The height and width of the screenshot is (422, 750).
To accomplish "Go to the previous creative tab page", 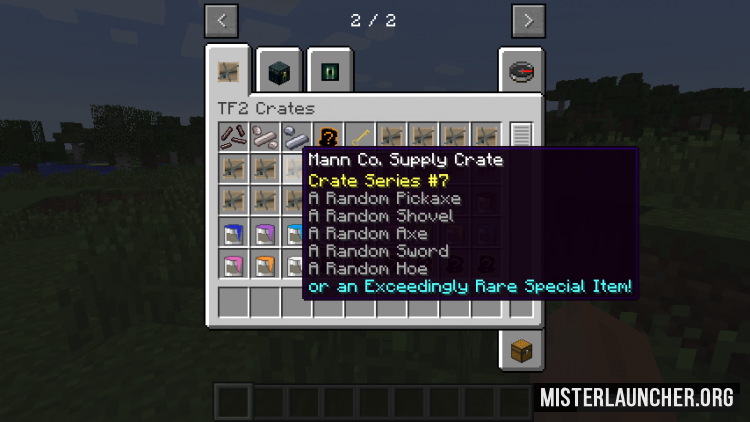I will point(221,20).
